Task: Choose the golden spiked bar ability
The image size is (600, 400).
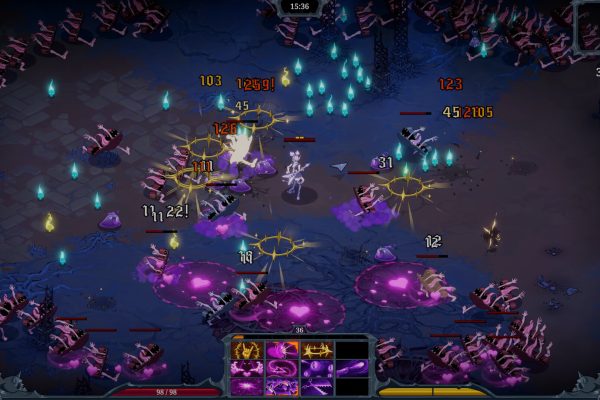Action: (x=317, y=350)
